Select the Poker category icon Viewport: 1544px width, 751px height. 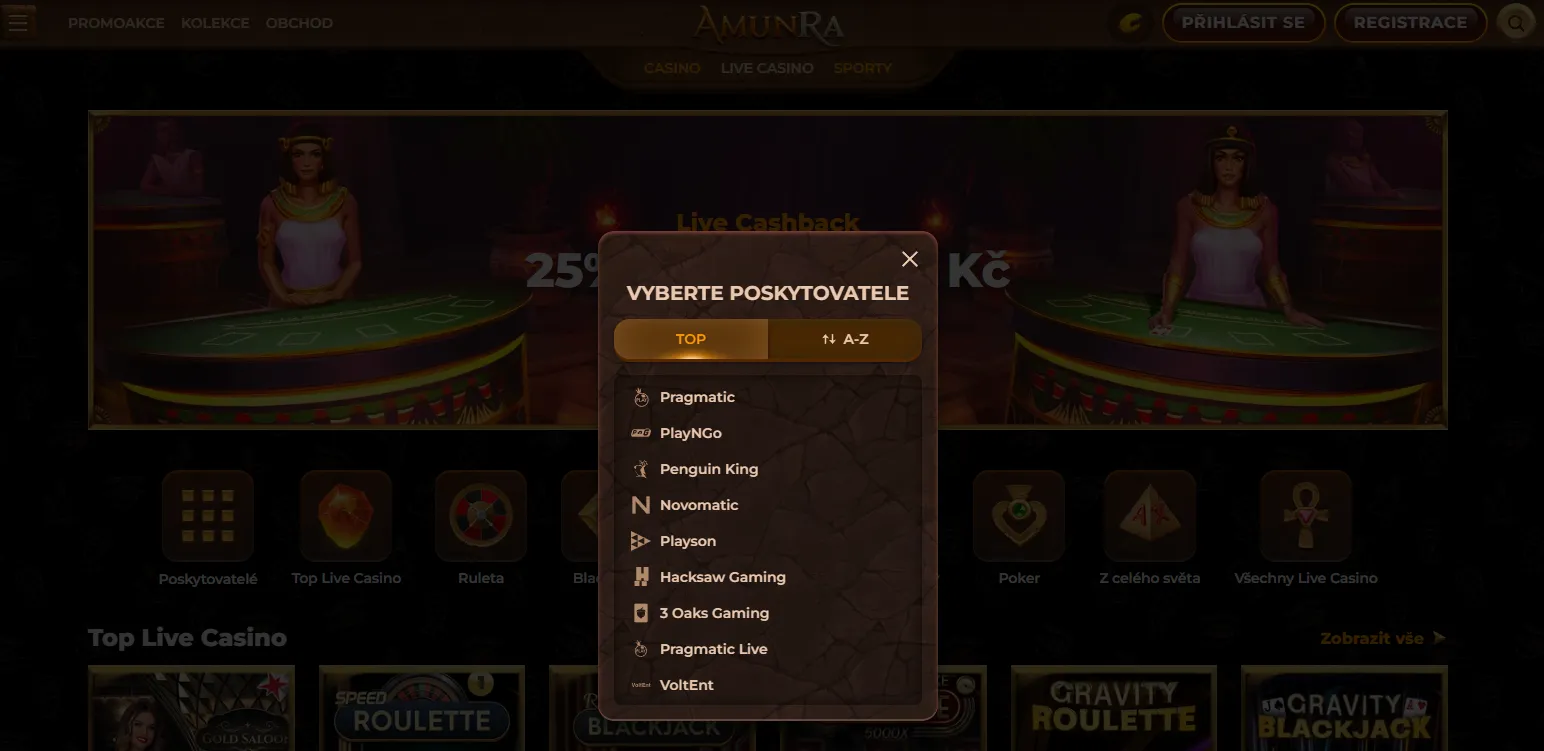(x=1018, y=516)
